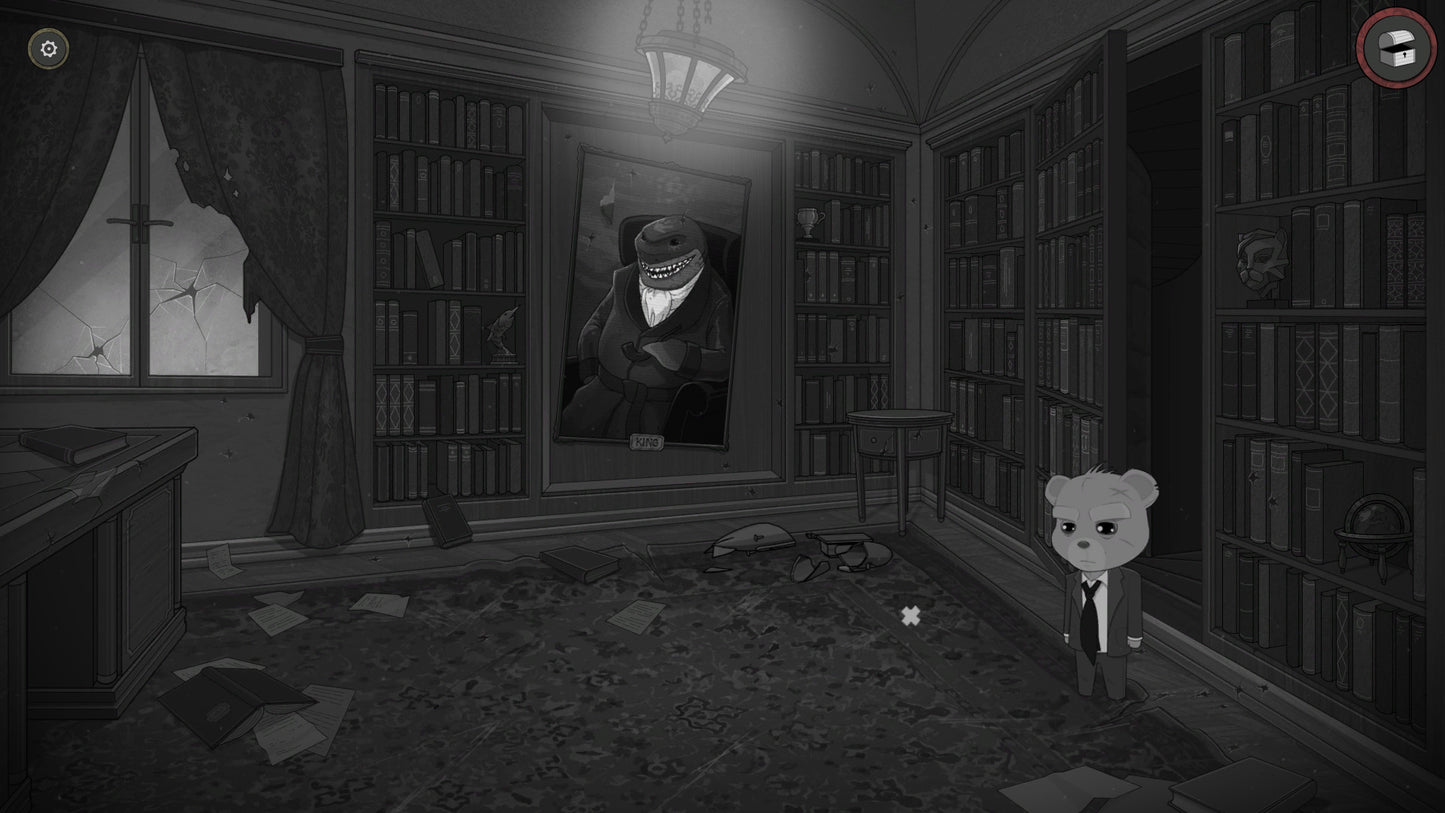Click the X mark on the carpet
Screen dimensions: 1445x813
click(x=909, y=616)
